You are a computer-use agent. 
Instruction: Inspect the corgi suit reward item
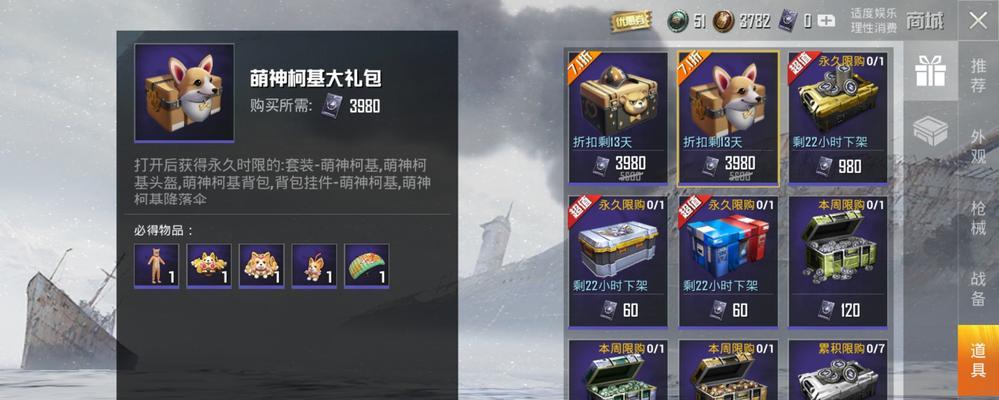pos(157,266)
